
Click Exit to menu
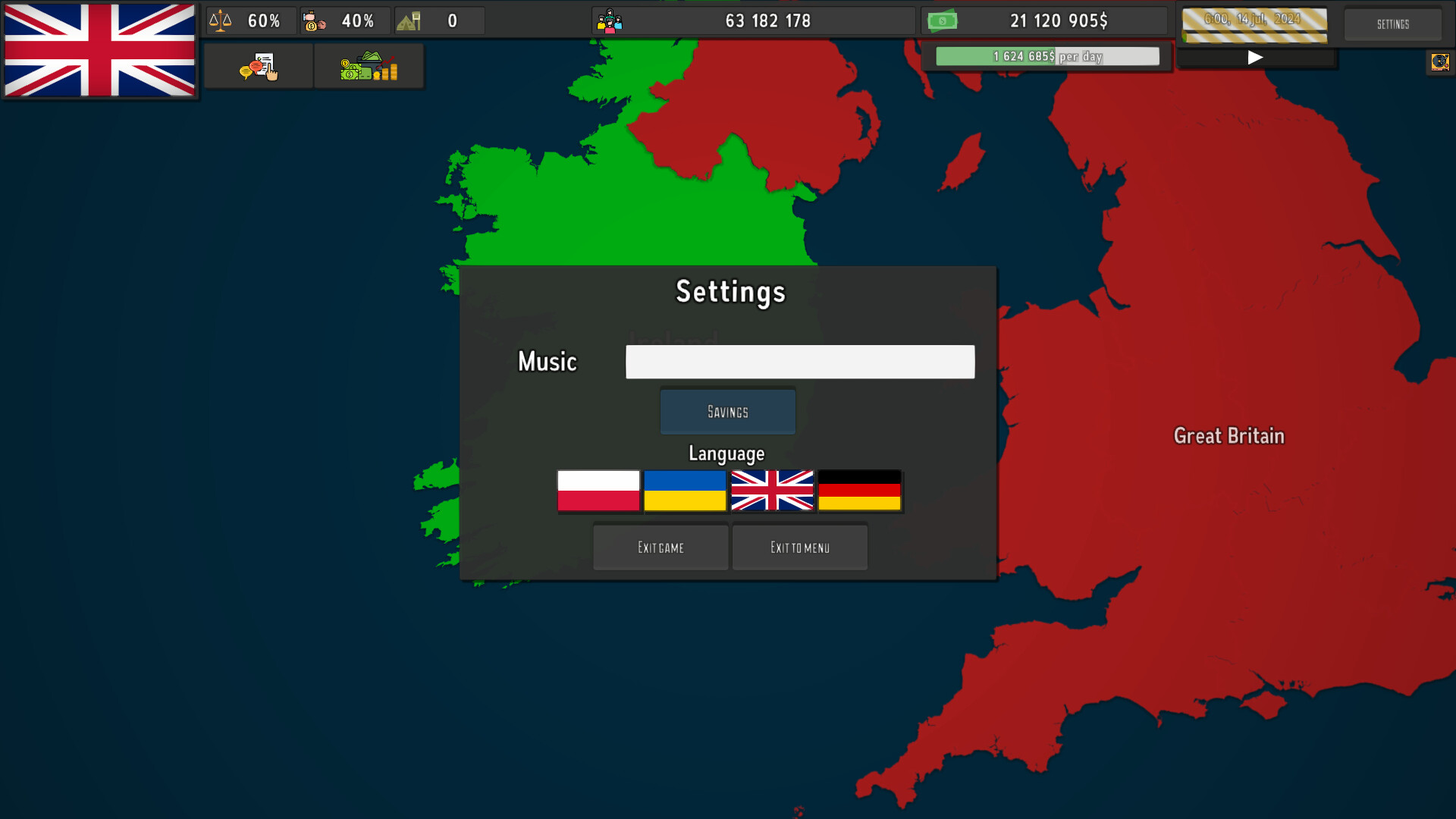(x=799, y=547)
